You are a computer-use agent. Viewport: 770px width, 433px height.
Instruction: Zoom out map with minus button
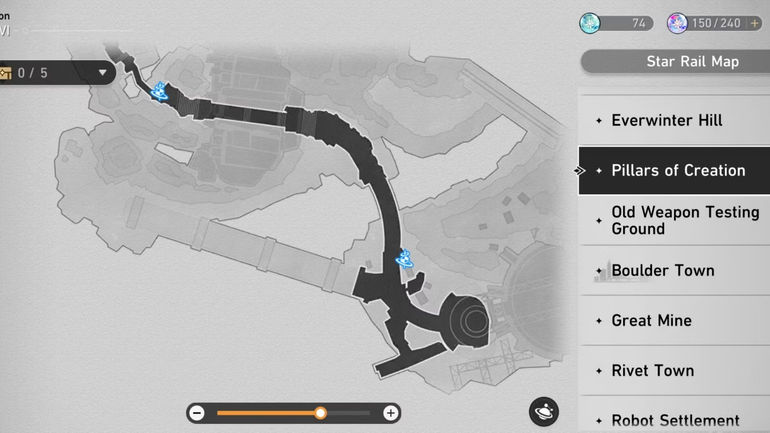coord(197,413)
